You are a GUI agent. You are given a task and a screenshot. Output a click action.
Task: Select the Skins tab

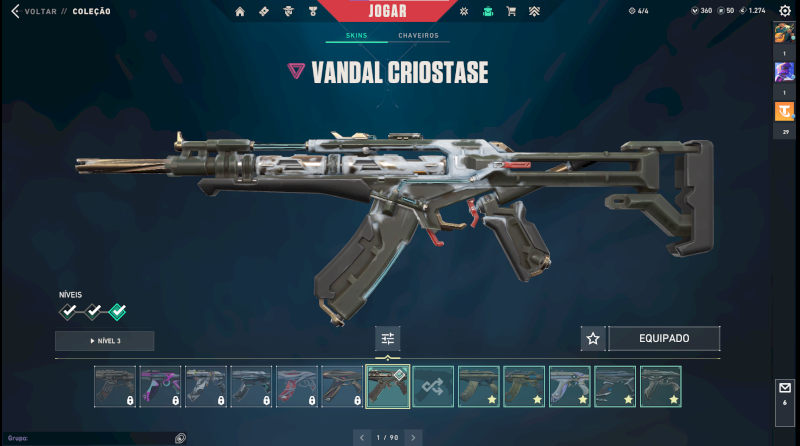pos(357,36)
